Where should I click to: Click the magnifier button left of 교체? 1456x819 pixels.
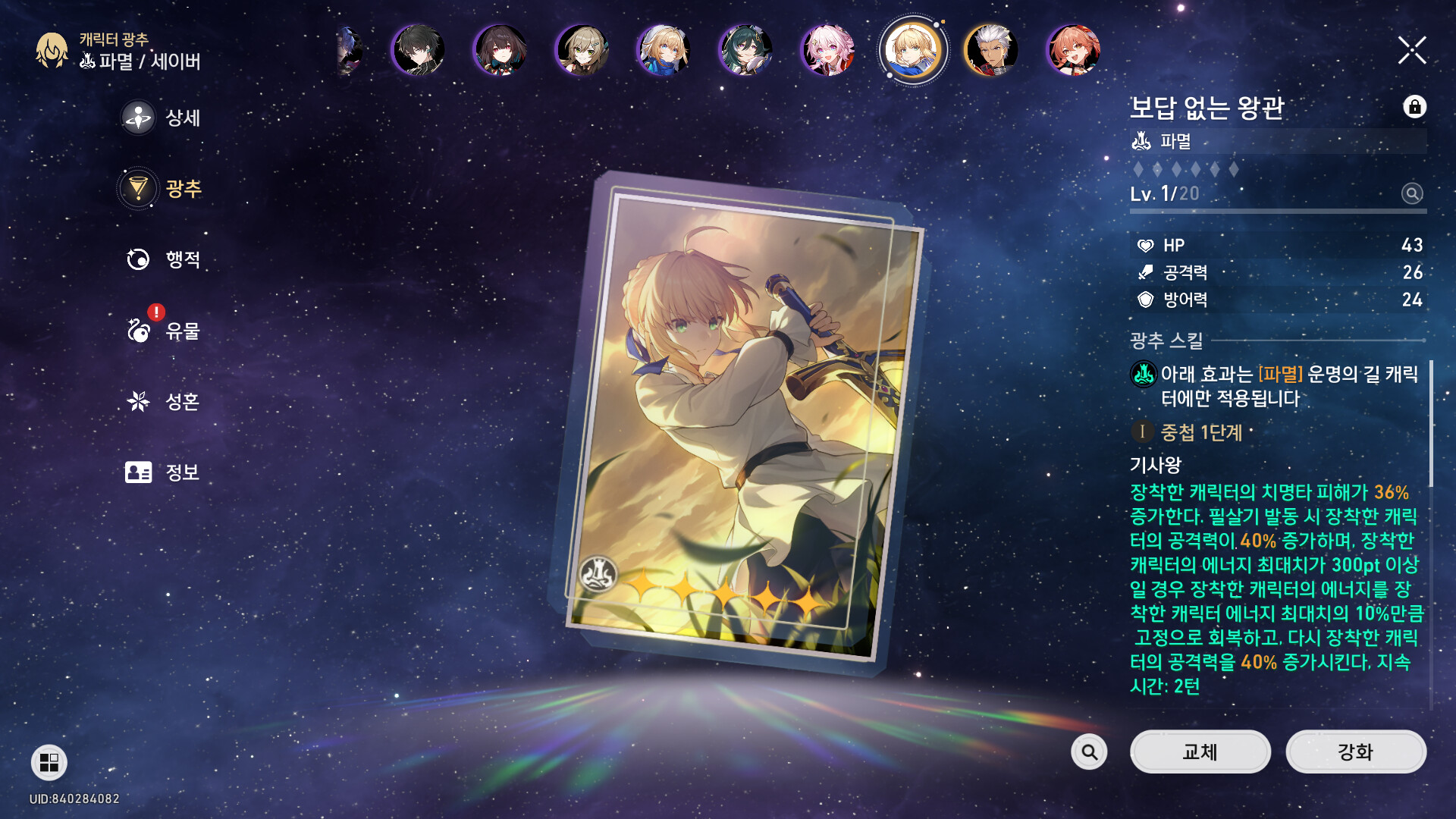tap(1089, 752)
